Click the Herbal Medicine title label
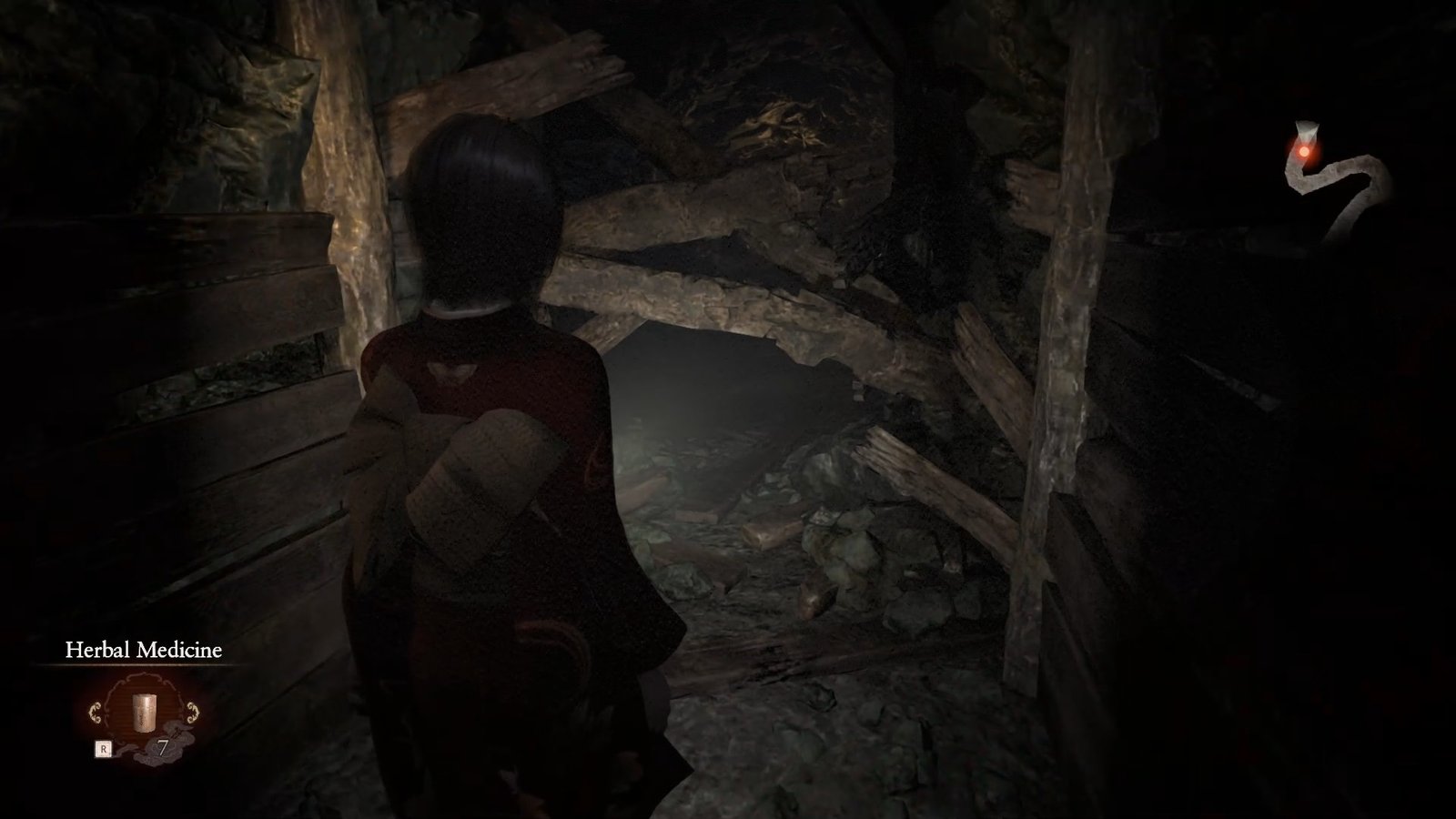Image resolution: width=1456 pixels, height=819 pixels. coord(142,649)
